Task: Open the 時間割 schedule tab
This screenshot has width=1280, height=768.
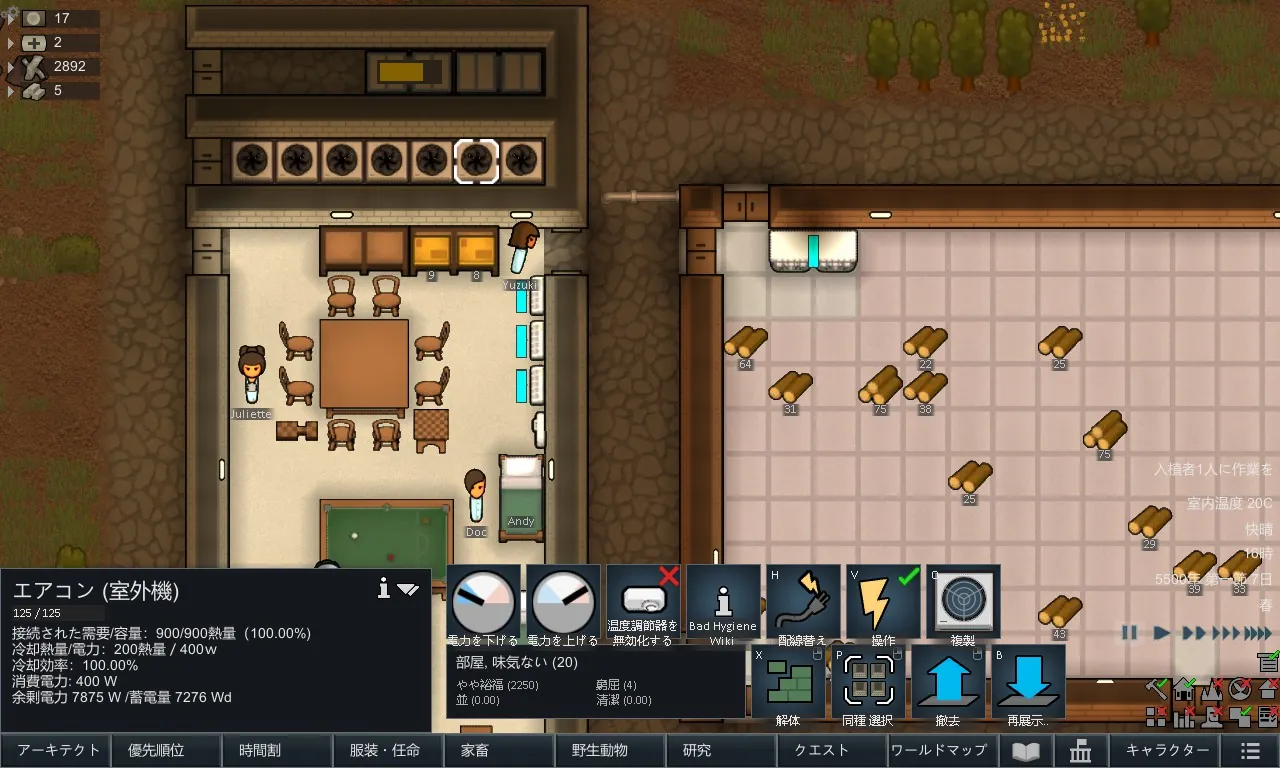Action: tap(275, 750)
